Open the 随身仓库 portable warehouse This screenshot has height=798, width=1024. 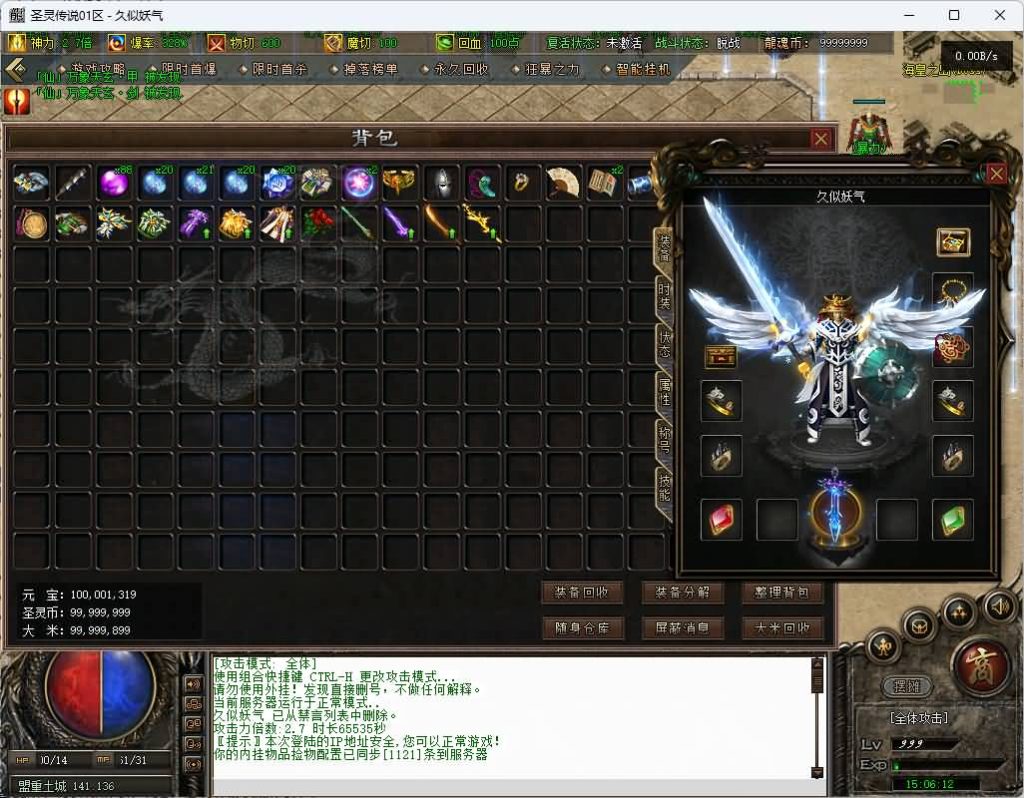(x=582, y=628)
